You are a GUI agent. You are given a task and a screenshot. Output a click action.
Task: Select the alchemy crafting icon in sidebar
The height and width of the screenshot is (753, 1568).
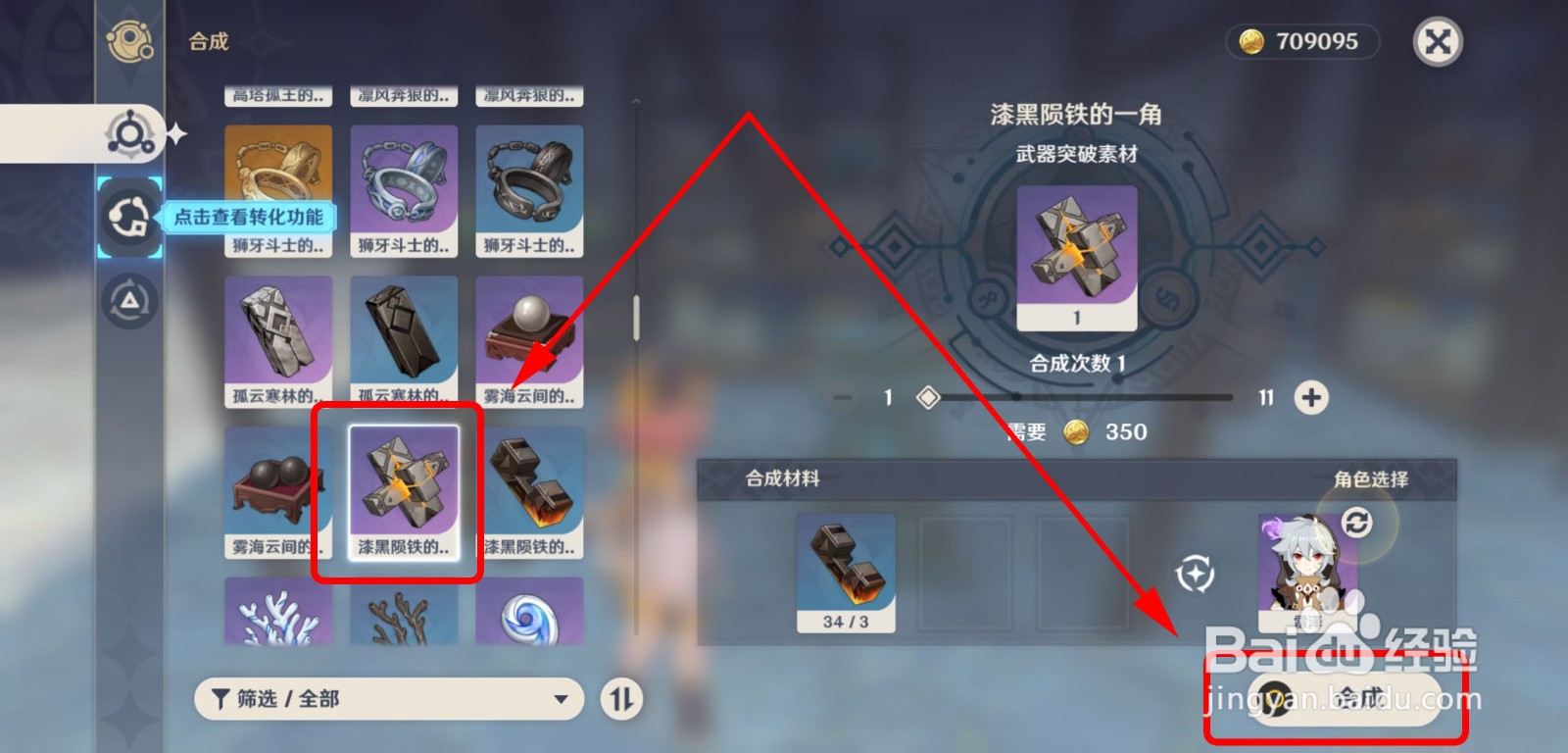click(x=128, y=137)
